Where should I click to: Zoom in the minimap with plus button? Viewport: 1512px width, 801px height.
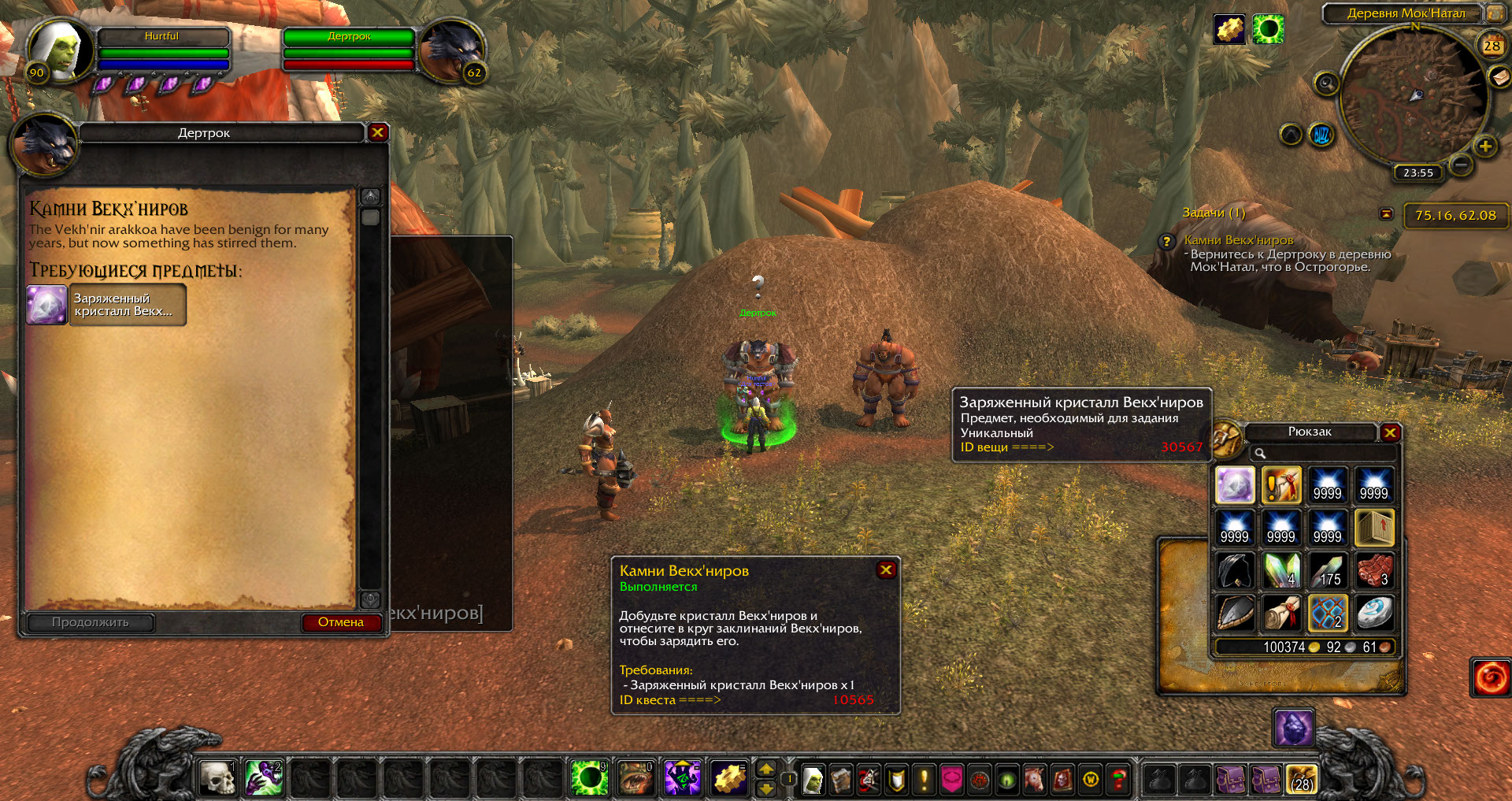[x=1485, y=146]
